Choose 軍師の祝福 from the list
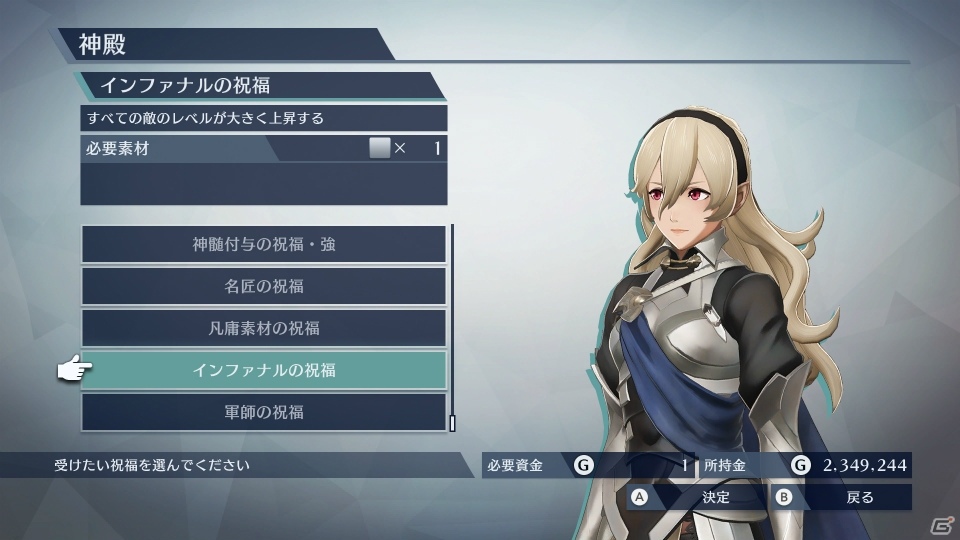Image resolution: width=960 pixels, height=540 pixels. [264, 412]
